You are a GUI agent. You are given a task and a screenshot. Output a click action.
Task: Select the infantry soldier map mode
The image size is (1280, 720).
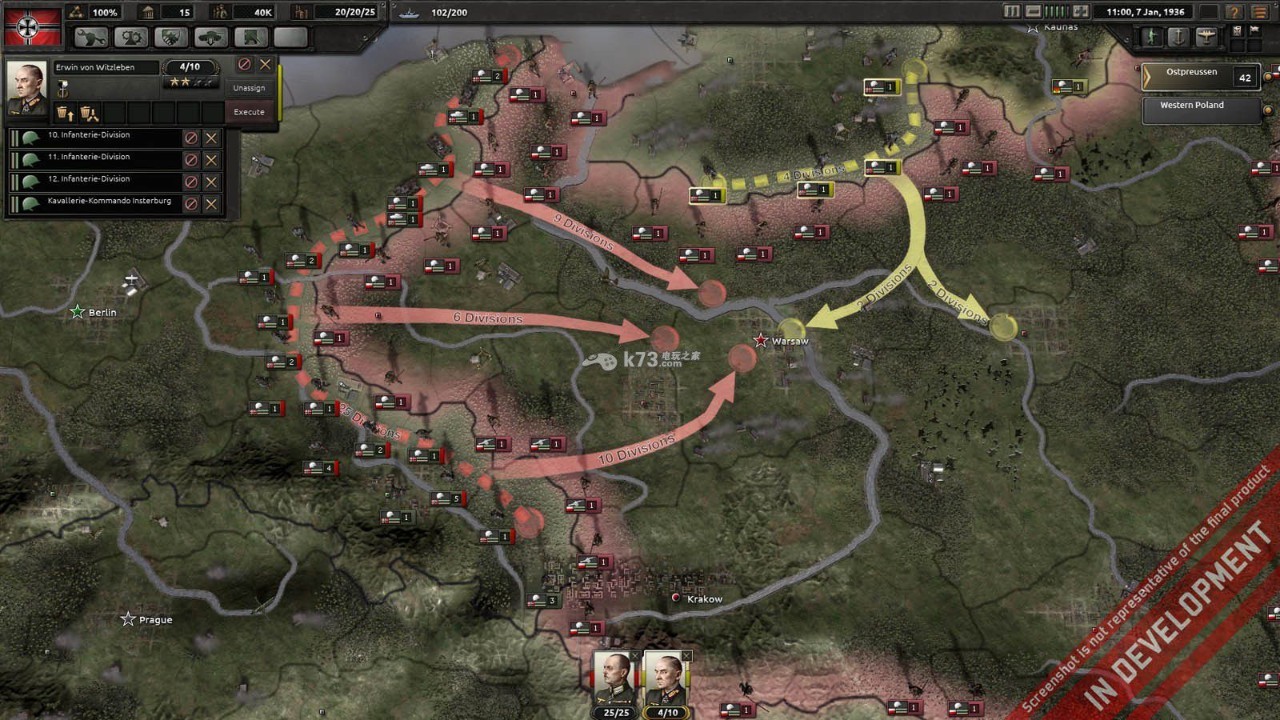(1151, 37)
